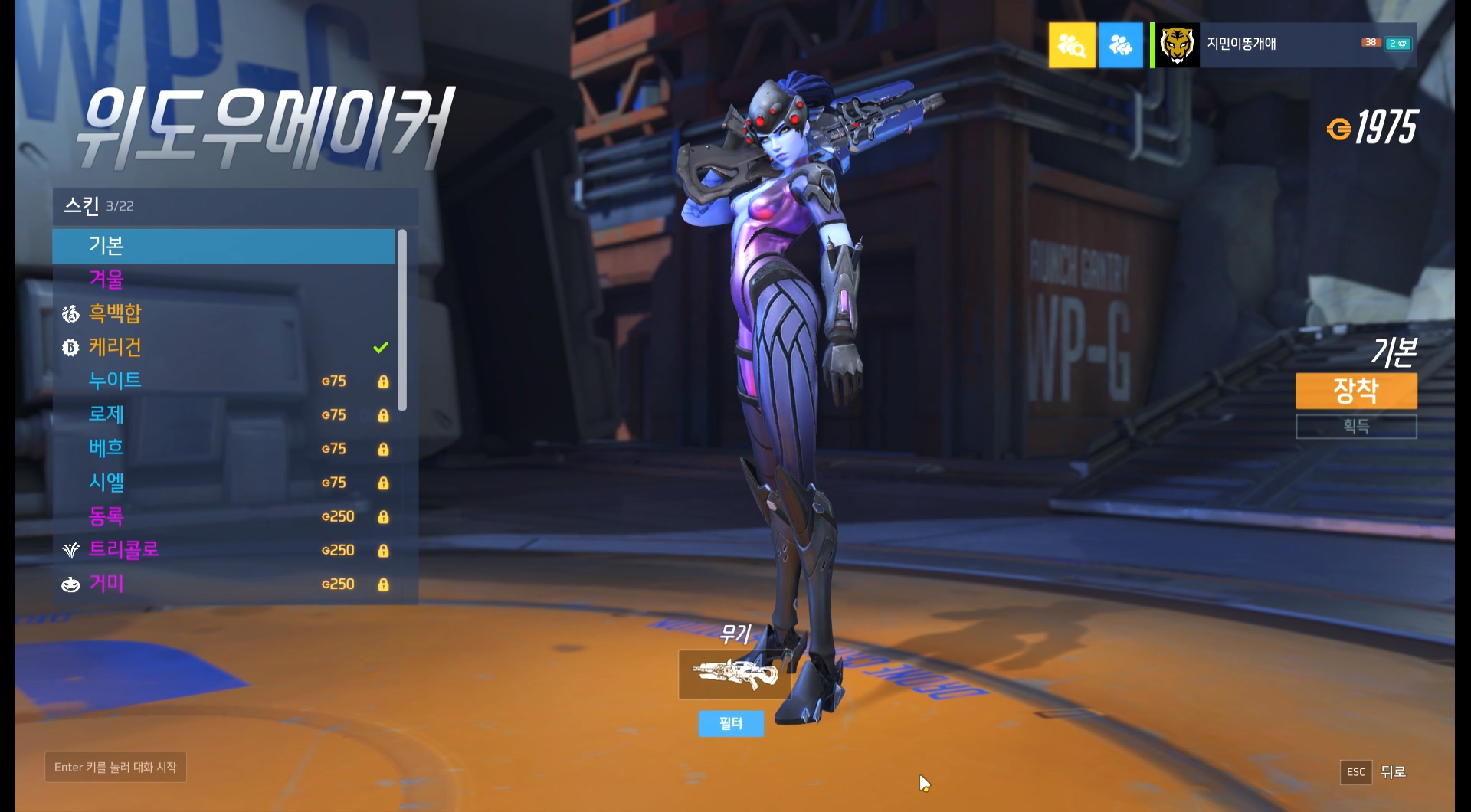Choose the 거미 Halloween skin
The height and width of the screenshot is (812, 1471).
click(x=223, y=584)
